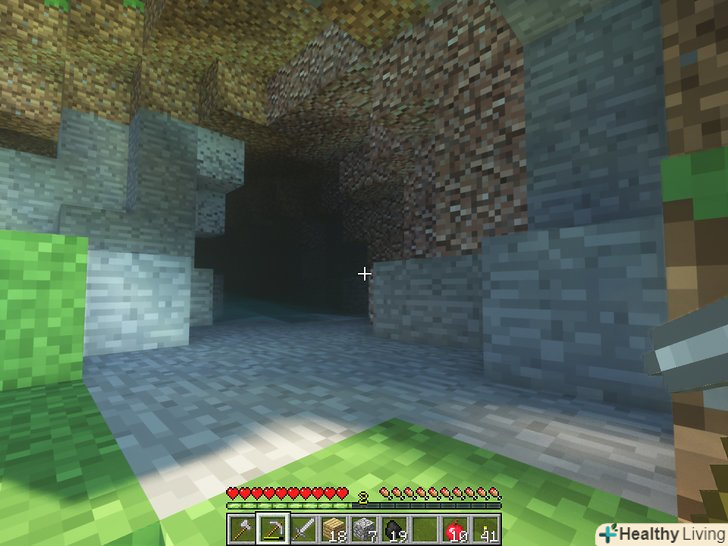Choose the red apple slot

(455, 527)
